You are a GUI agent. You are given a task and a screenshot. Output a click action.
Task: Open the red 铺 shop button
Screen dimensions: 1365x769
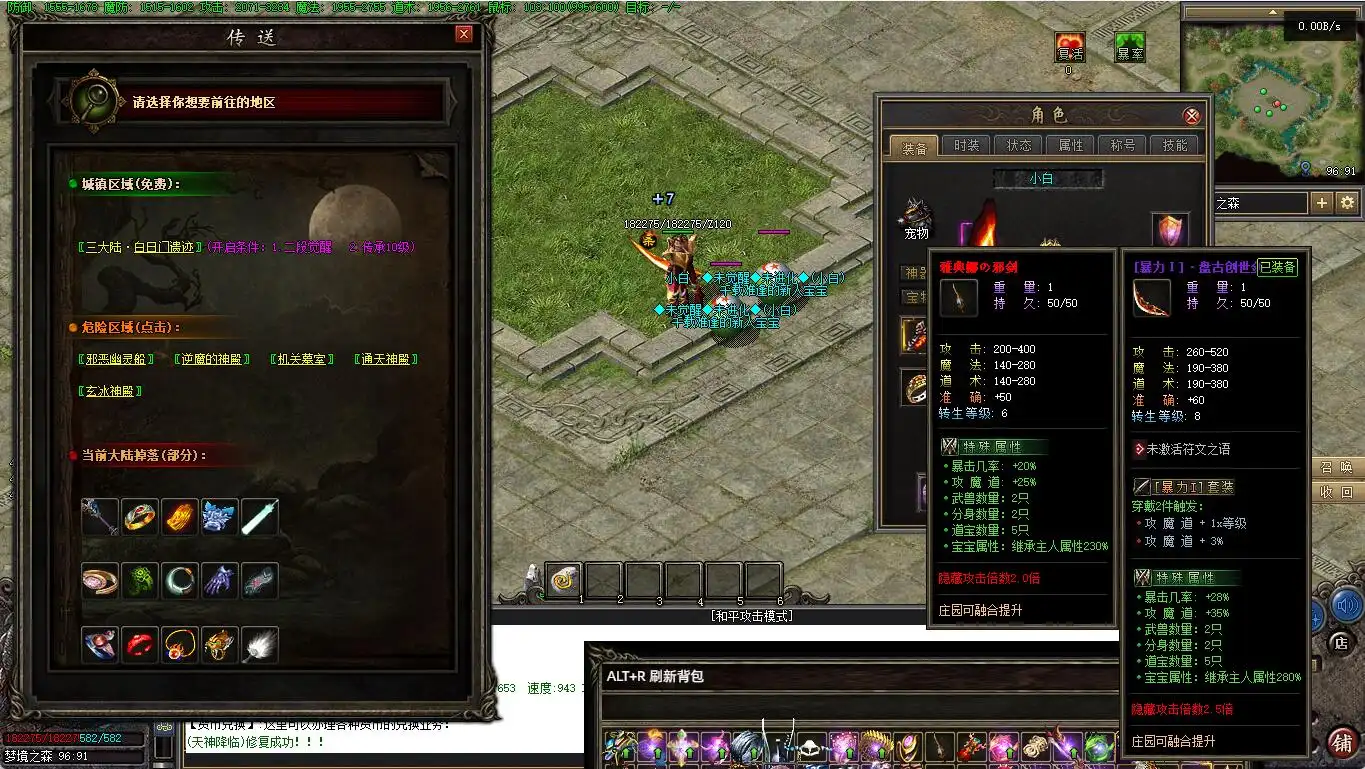pos(1341,743)
